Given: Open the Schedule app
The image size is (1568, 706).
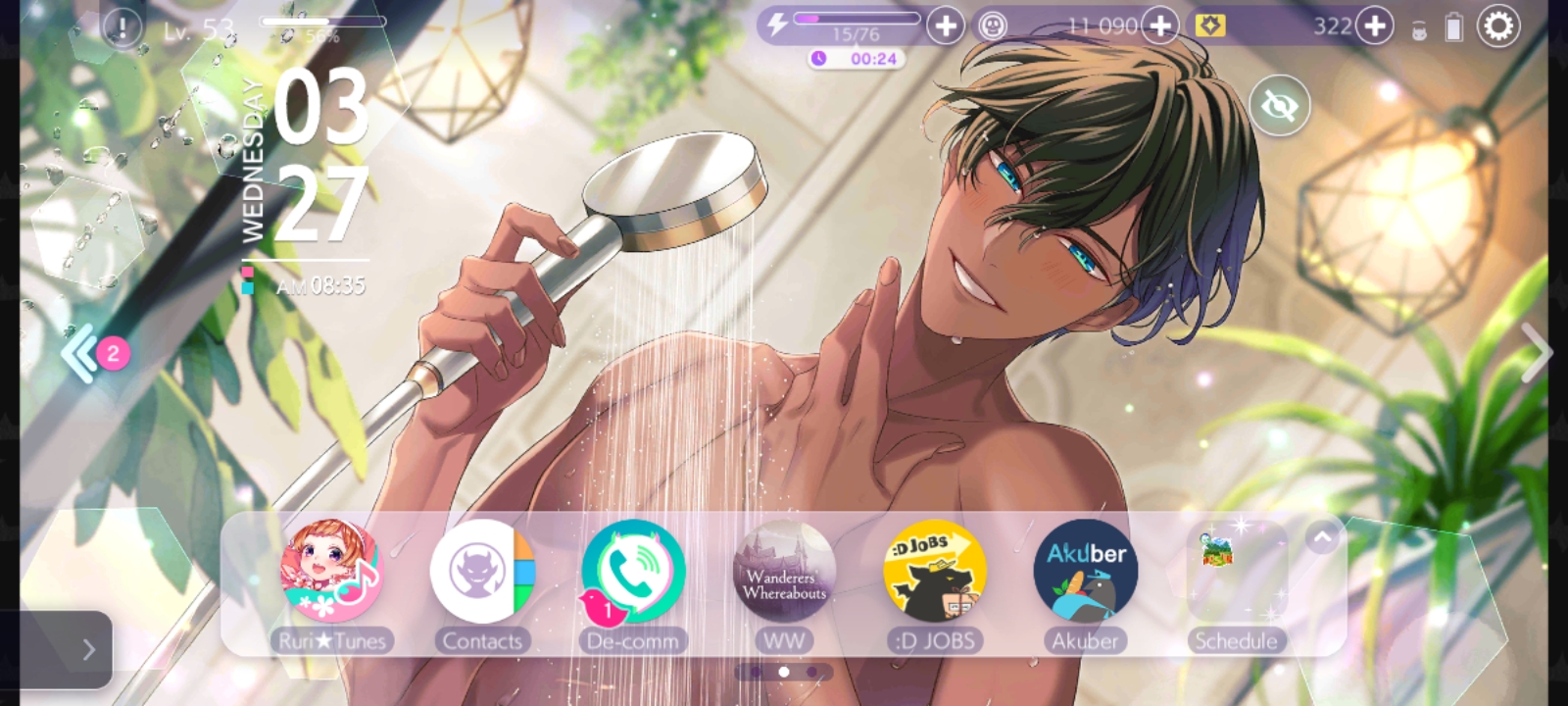Looking at the screenshot, I should click(x=1236, y=572).
